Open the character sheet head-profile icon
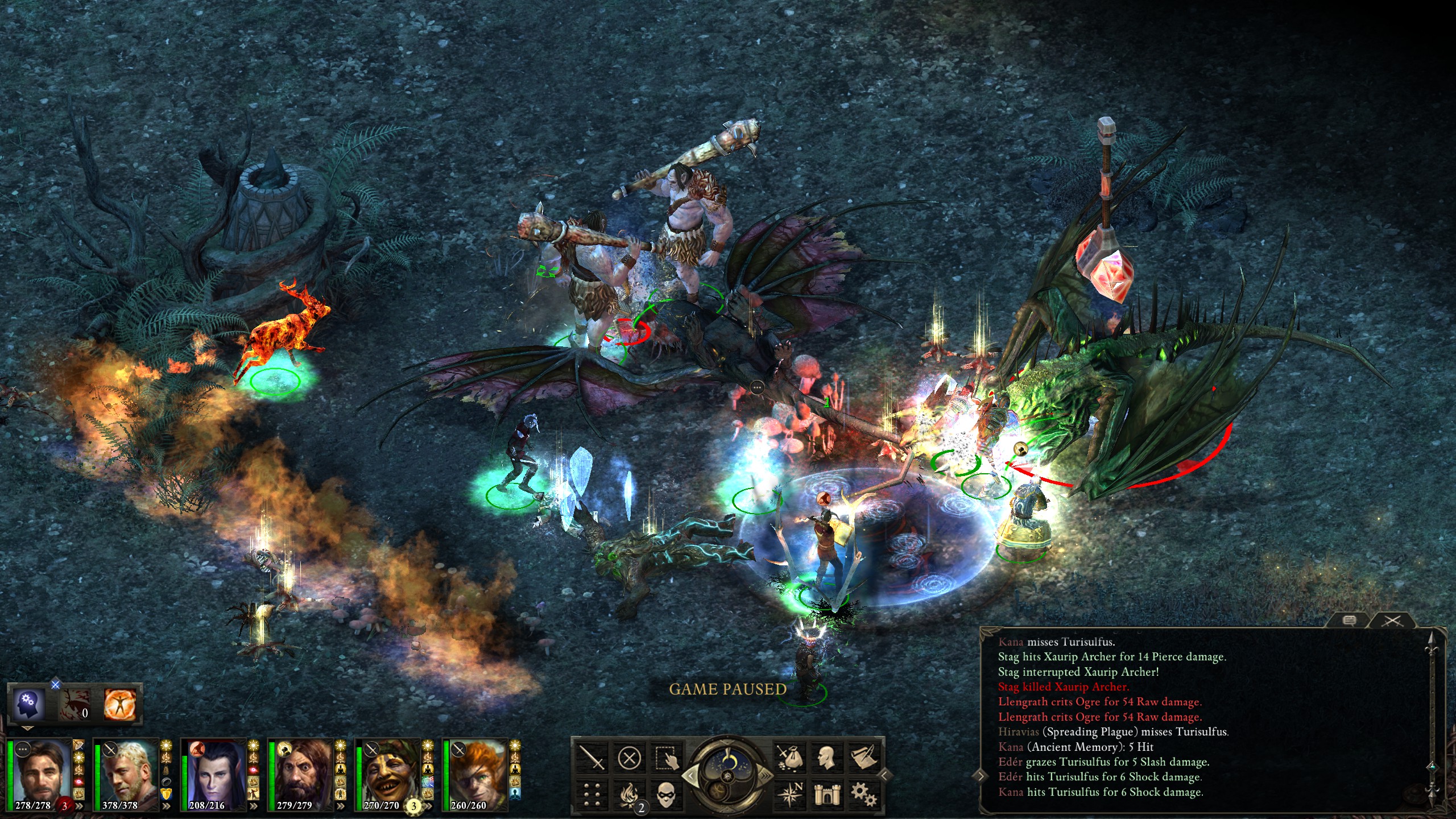Image resolution: width=1456 pixels, height=819 pixels. [x=827, y=758]
